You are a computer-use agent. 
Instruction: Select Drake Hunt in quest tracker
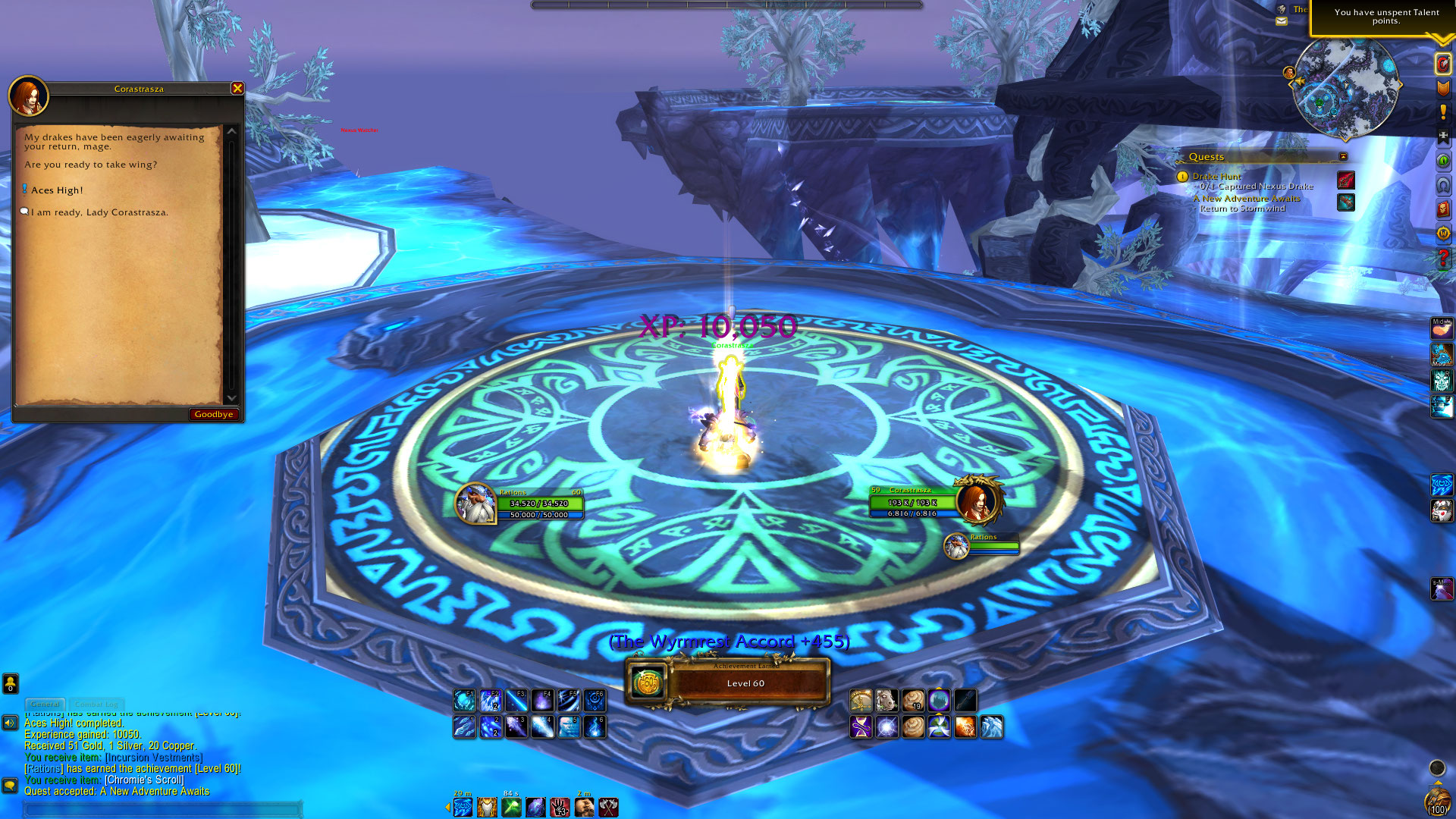[x=1216, y=176]
